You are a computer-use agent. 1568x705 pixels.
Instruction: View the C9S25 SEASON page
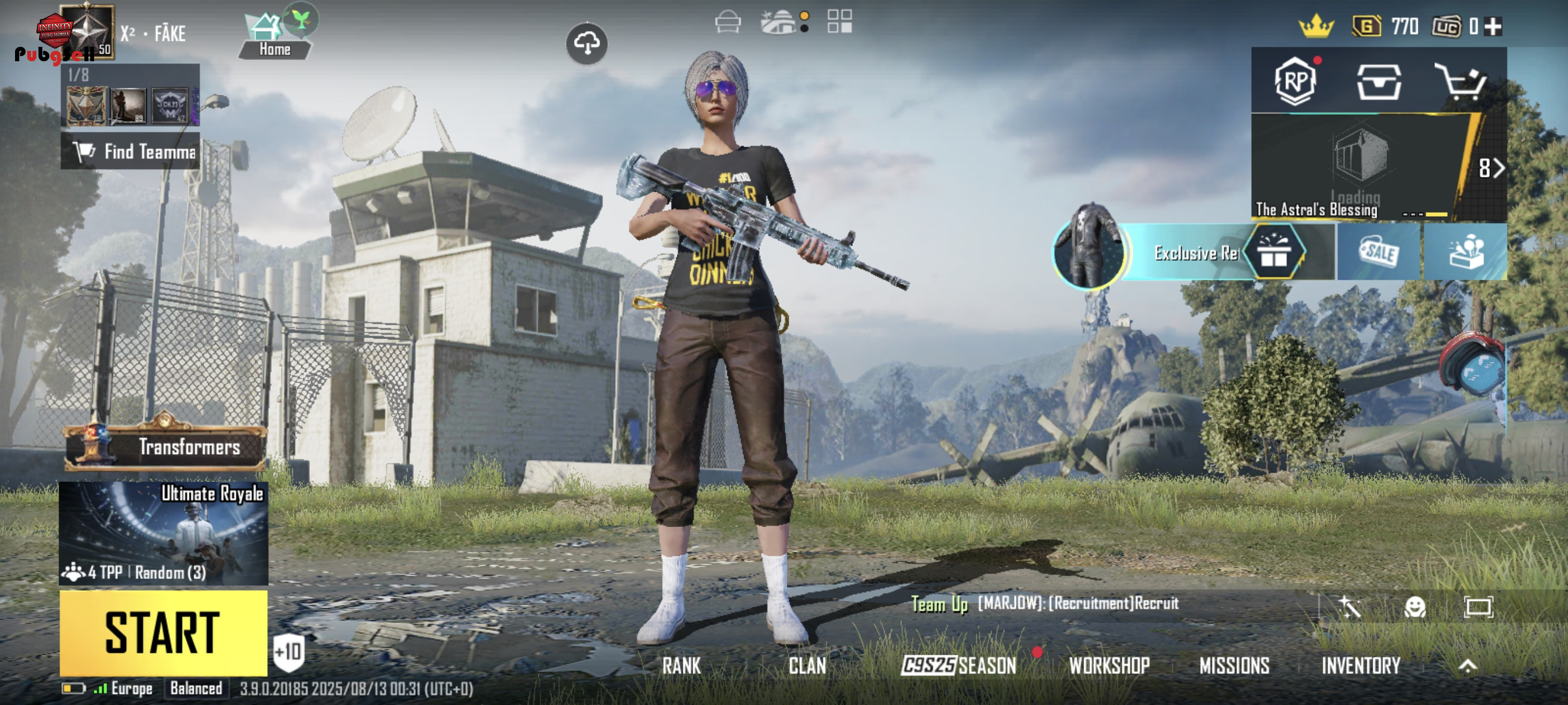click(x=959, y=666)
